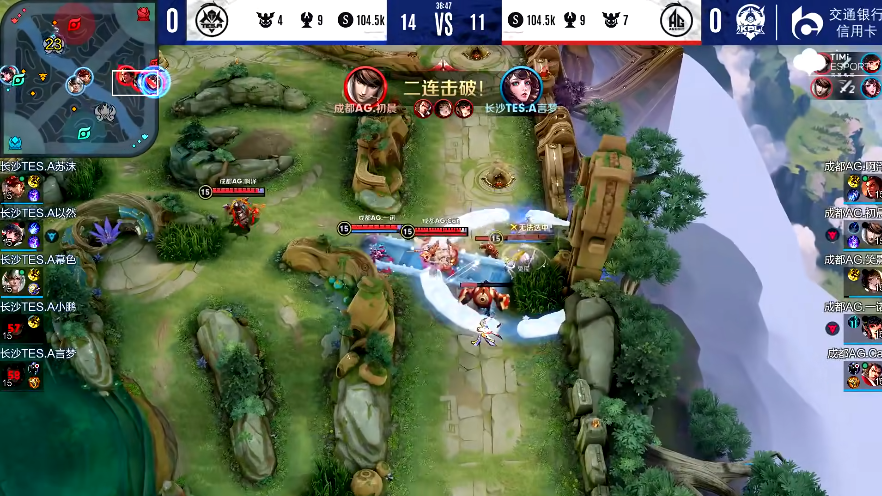Click 长沙TES.A言梦 portrait in kill banner

(x=520, y=85)
